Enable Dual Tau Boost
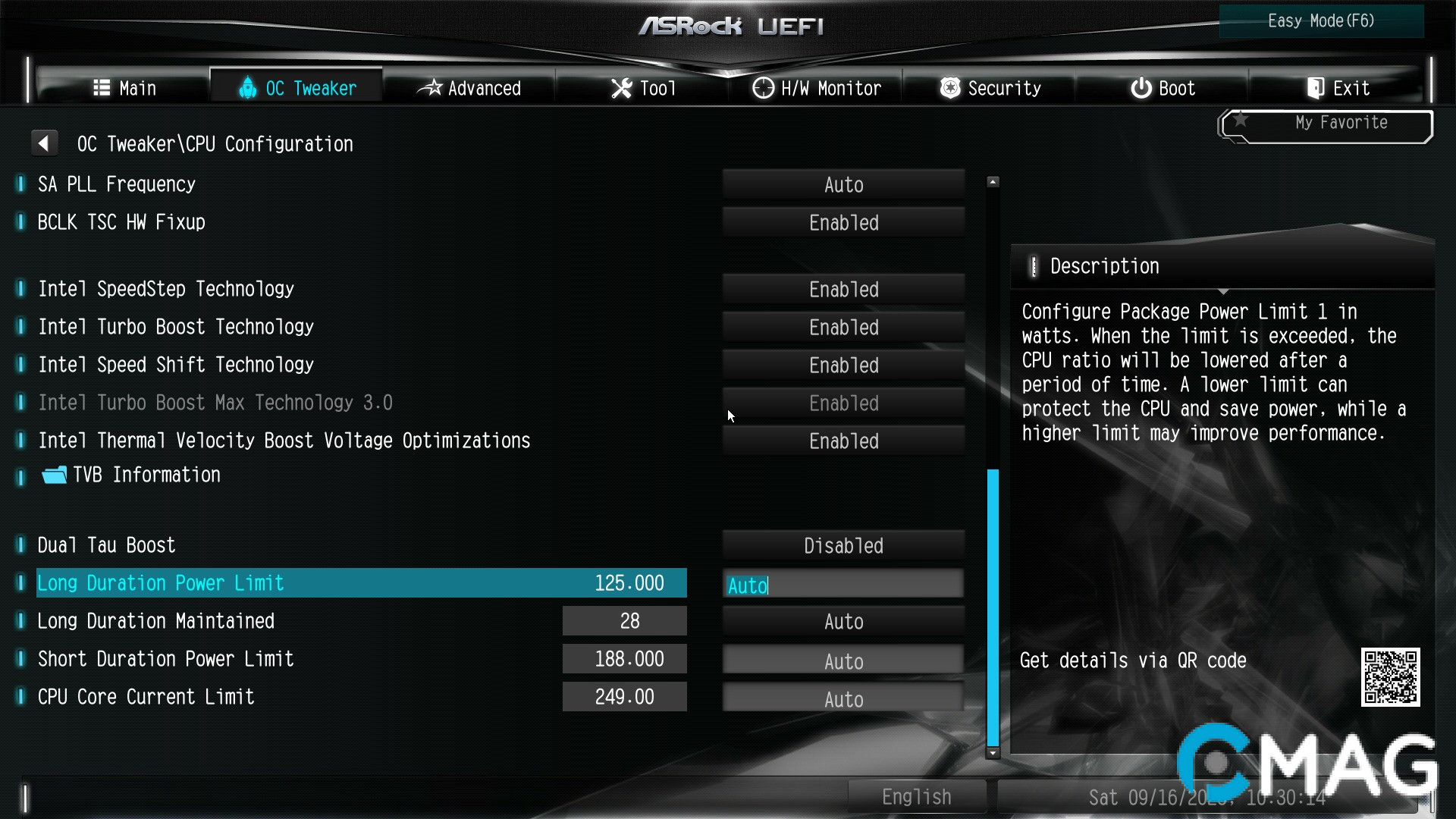This screenshot has height=819, width=1456. pos(843,545)
